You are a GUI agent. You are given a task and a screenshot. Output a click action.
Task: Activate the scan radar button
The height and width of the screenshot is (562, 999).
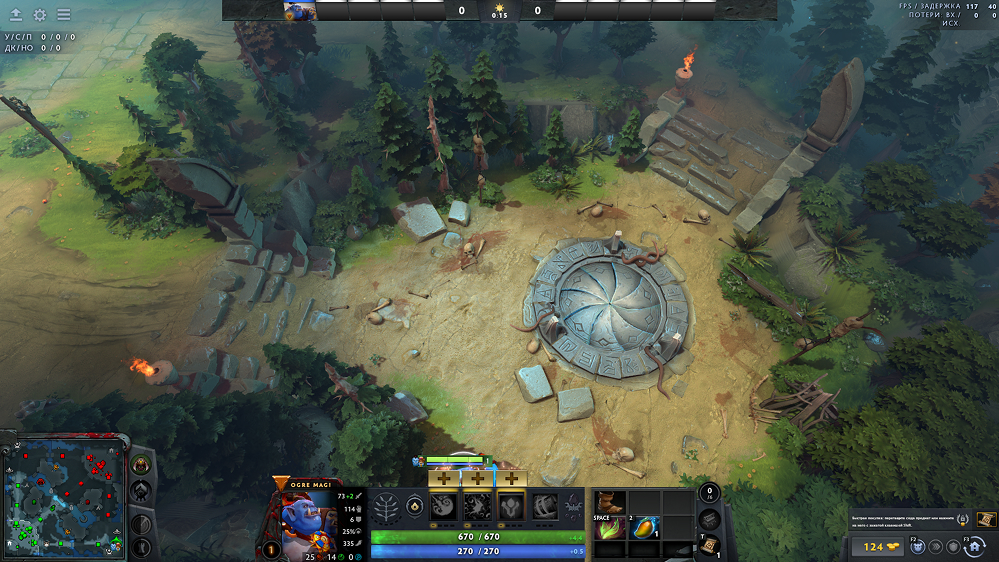pos(141,524)
